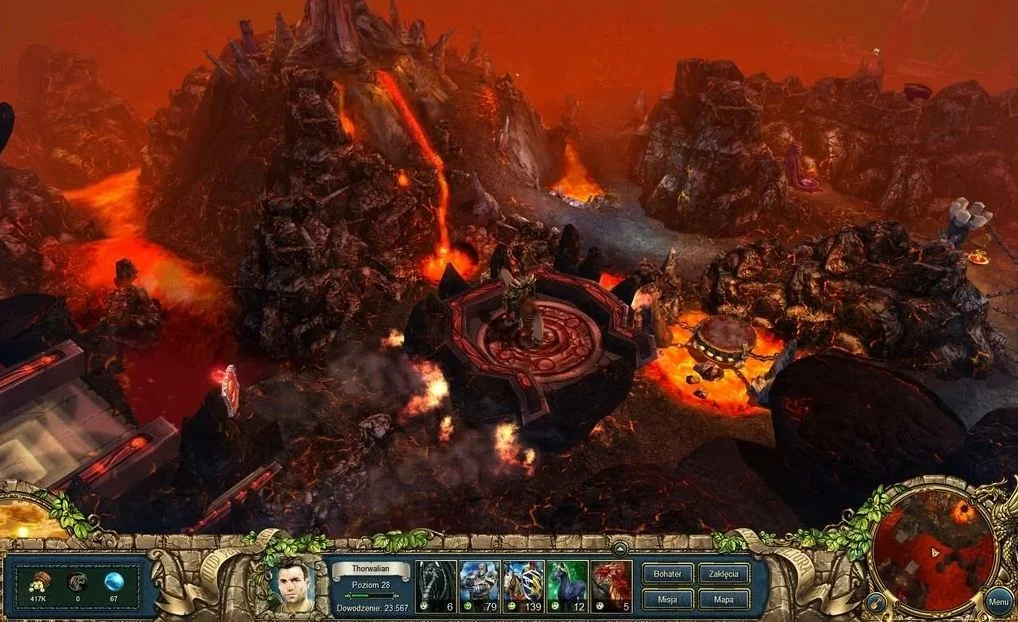Expand the panel with the small up-arrow button

[x=620, y=548]
